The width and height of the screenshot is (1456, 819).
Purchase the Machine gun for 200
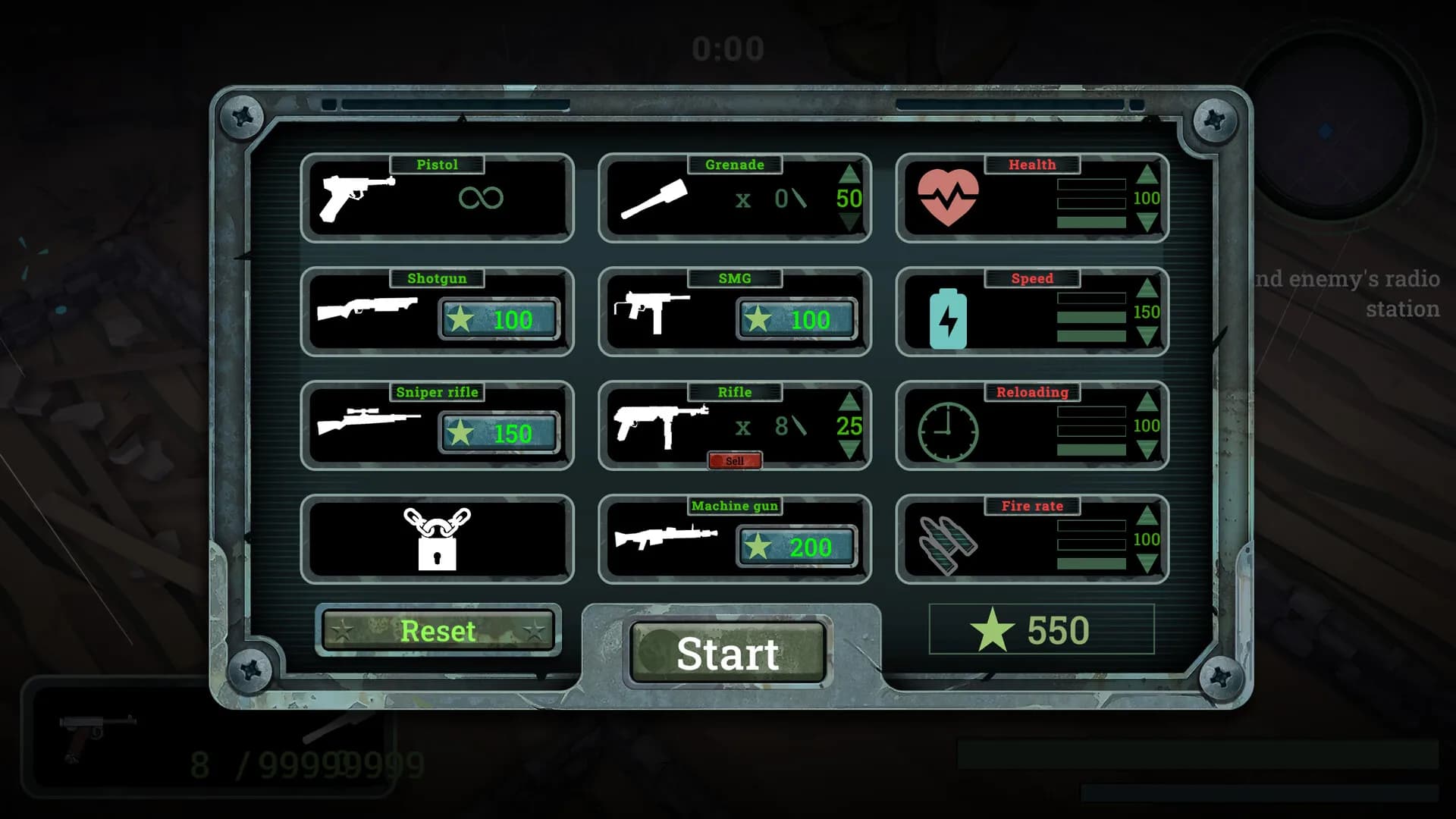pos(796,547)
